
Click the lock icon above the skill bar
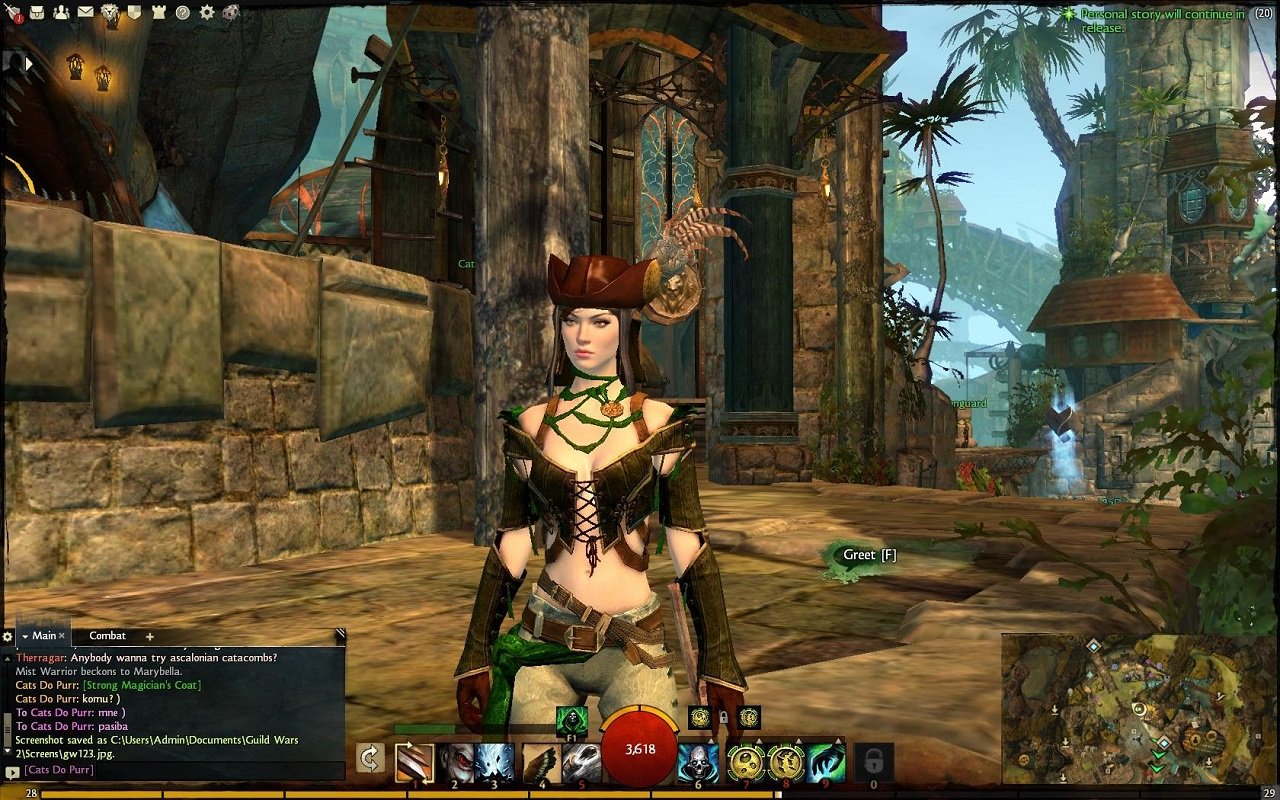pyautogui.click(x=723, y=719)
